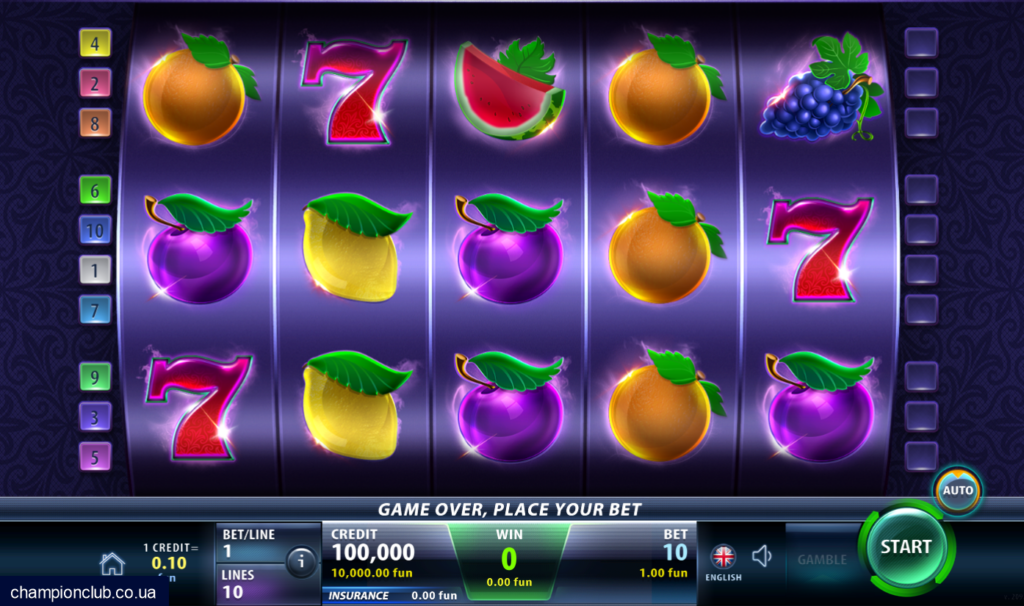The width and height of the screenshot is (1024, 606).
Task: Change language via the English flag
Action: pos(723,557)
